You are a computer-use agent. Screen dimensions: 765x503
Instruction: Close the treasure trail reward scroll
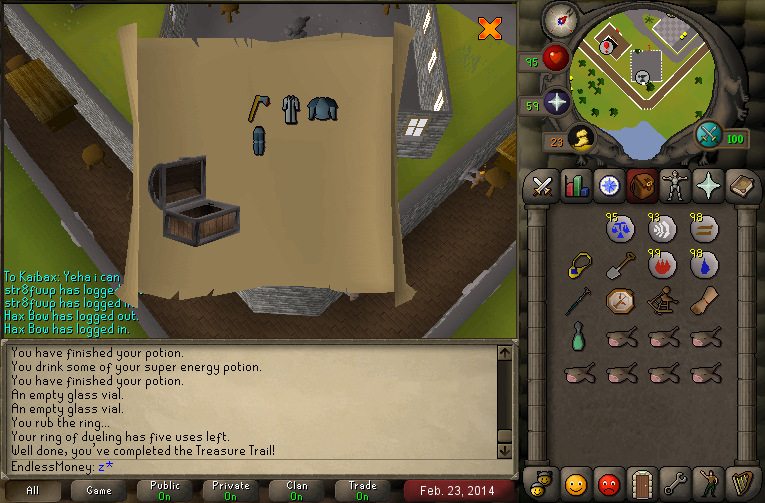click(x=489, y=28)
